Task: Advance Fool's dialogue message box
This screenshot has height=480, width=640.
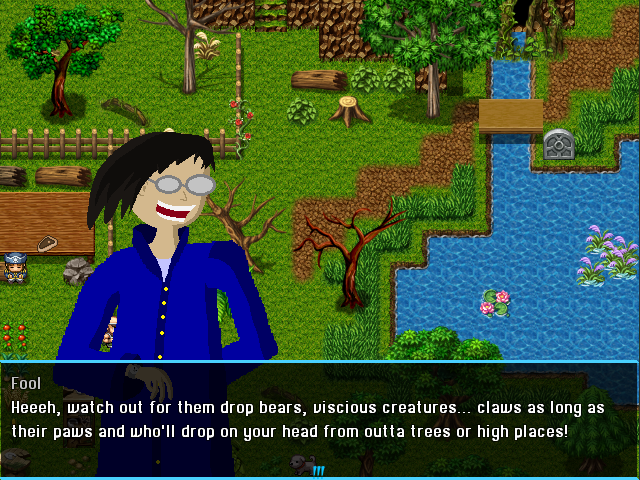Action: 320,415
